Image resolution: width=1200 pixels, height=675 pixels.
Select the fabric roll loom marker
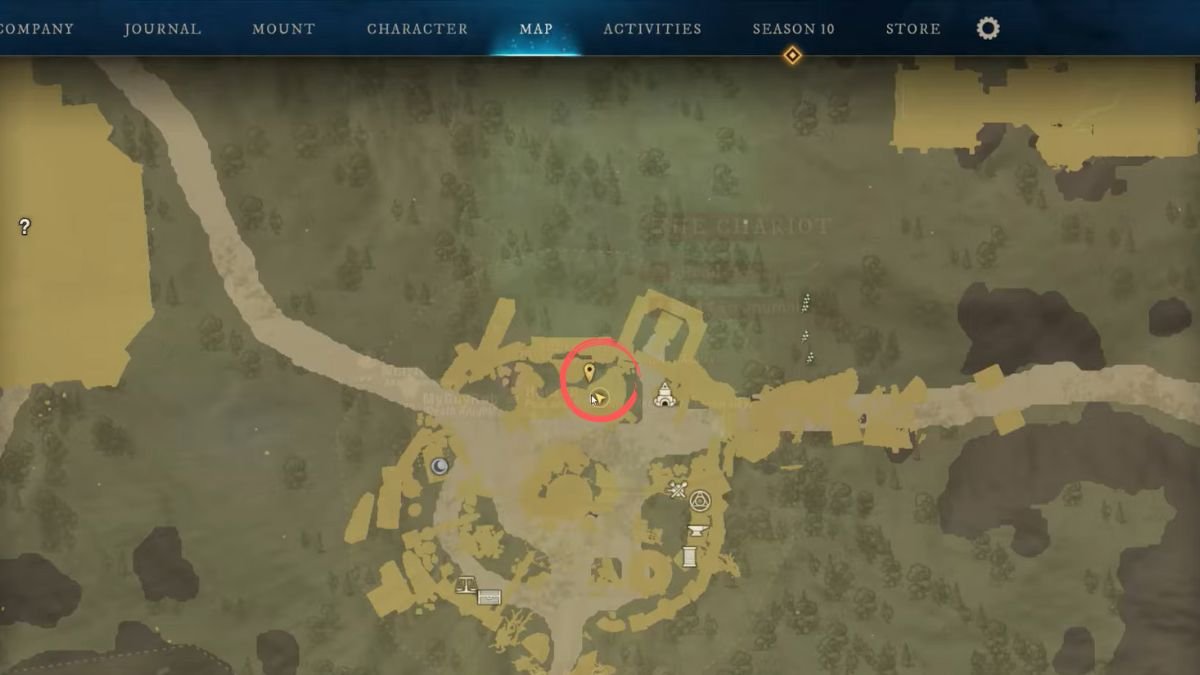pos(689,556)
